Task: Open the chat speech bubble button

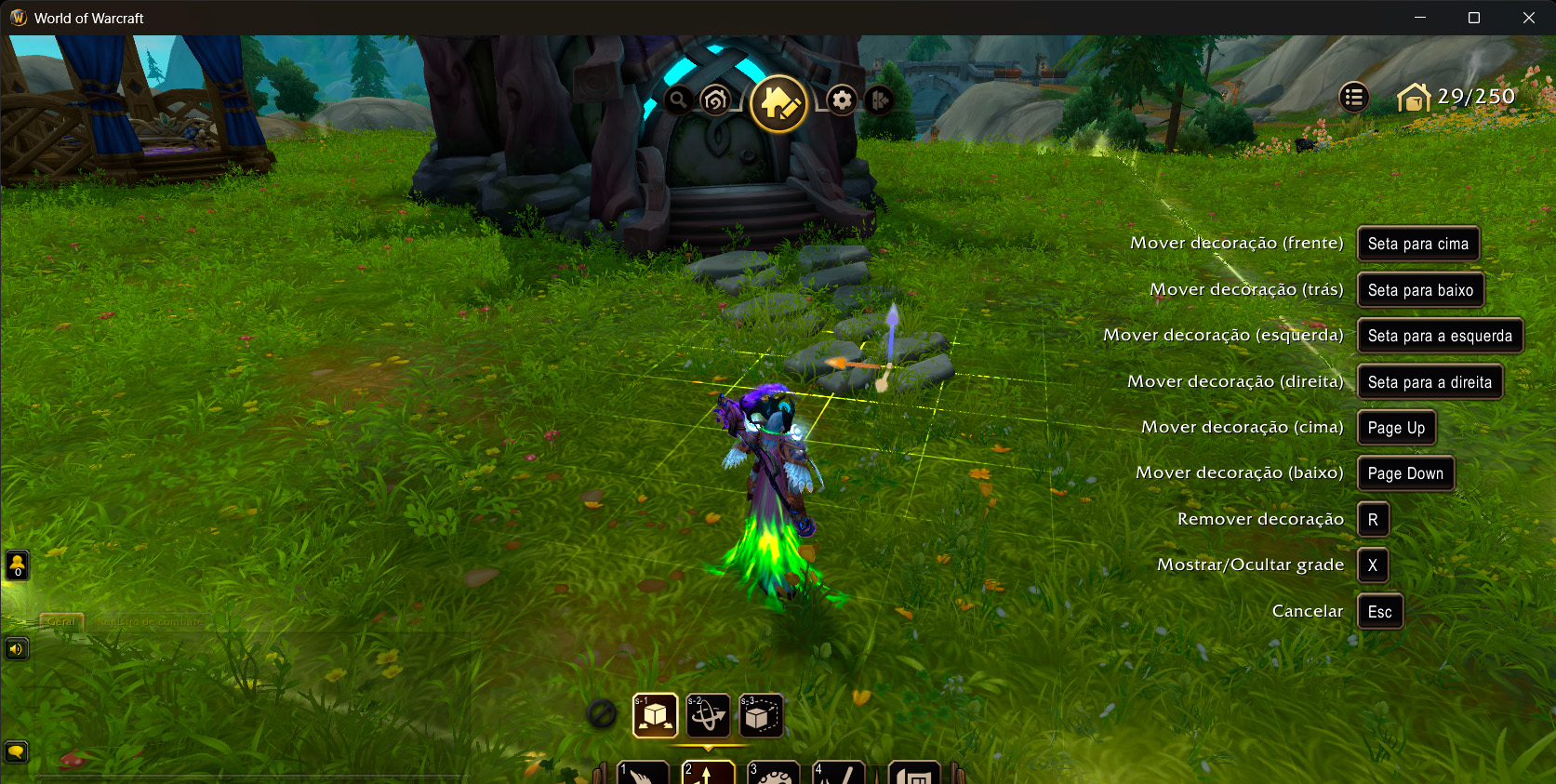Action: (x=17, y=751)
